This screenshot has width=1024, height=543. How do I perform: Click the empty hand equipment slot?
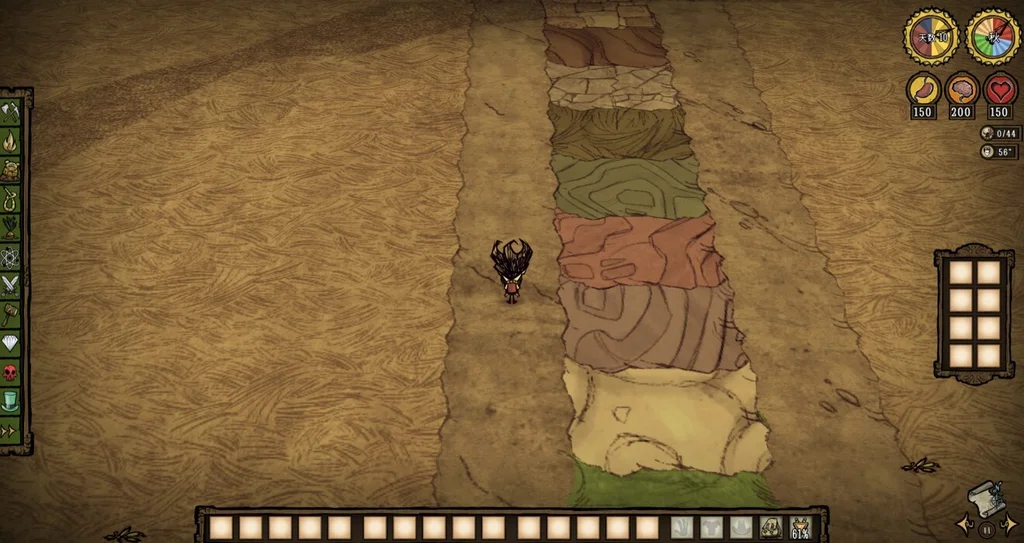click(681, 527)
